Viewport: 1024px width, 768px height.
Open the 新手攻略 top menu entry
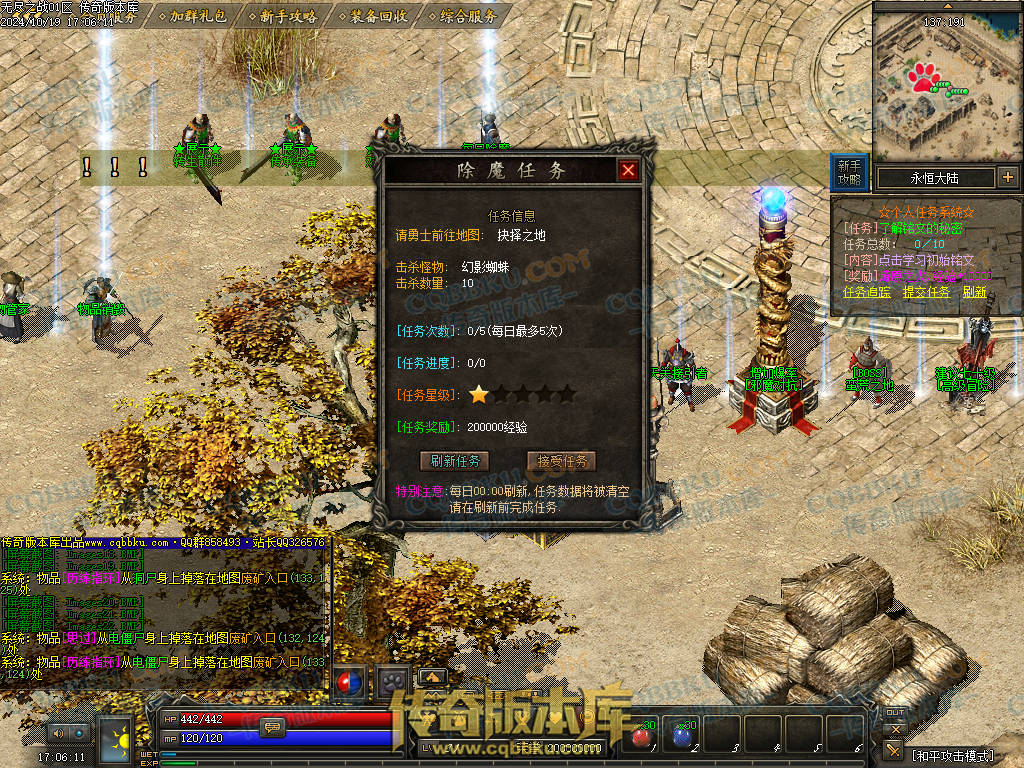click(288, 15)
